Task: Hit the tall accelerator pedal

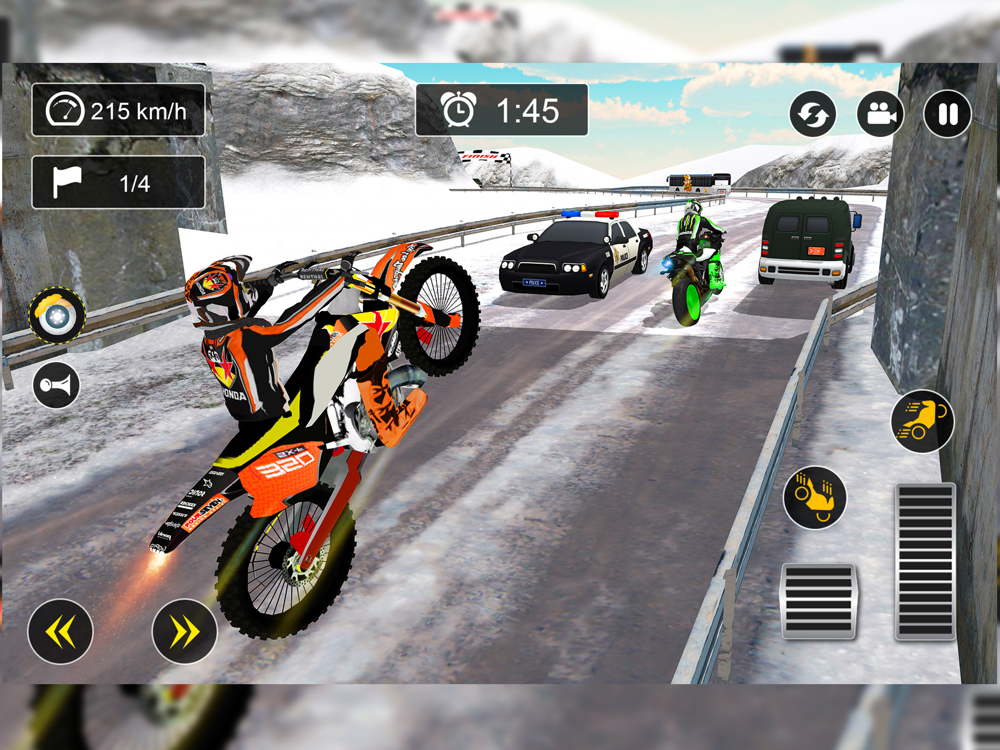Action: [925, 561]
